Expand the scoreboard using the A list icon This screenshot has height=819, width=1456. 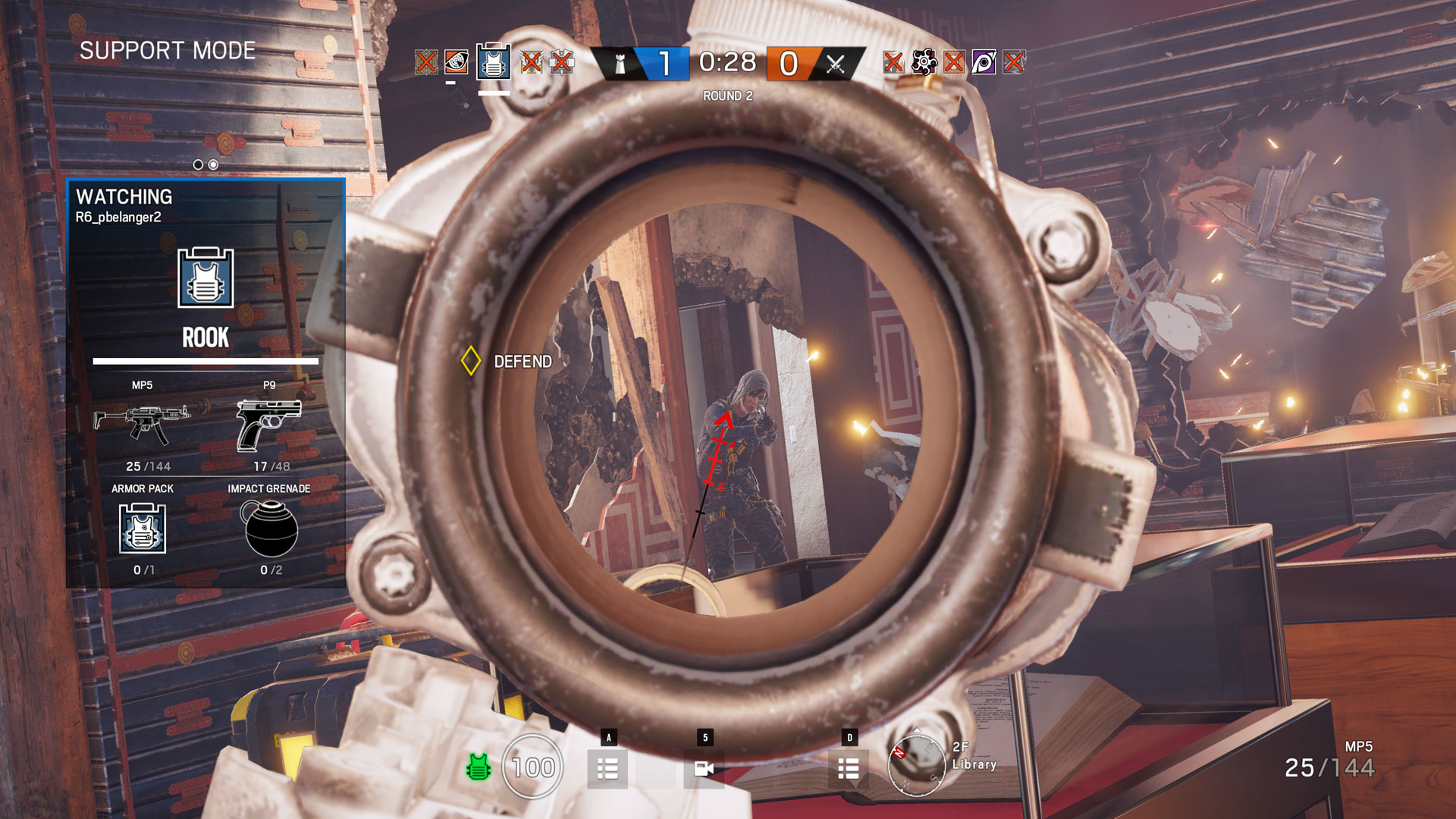coord(607,767)
